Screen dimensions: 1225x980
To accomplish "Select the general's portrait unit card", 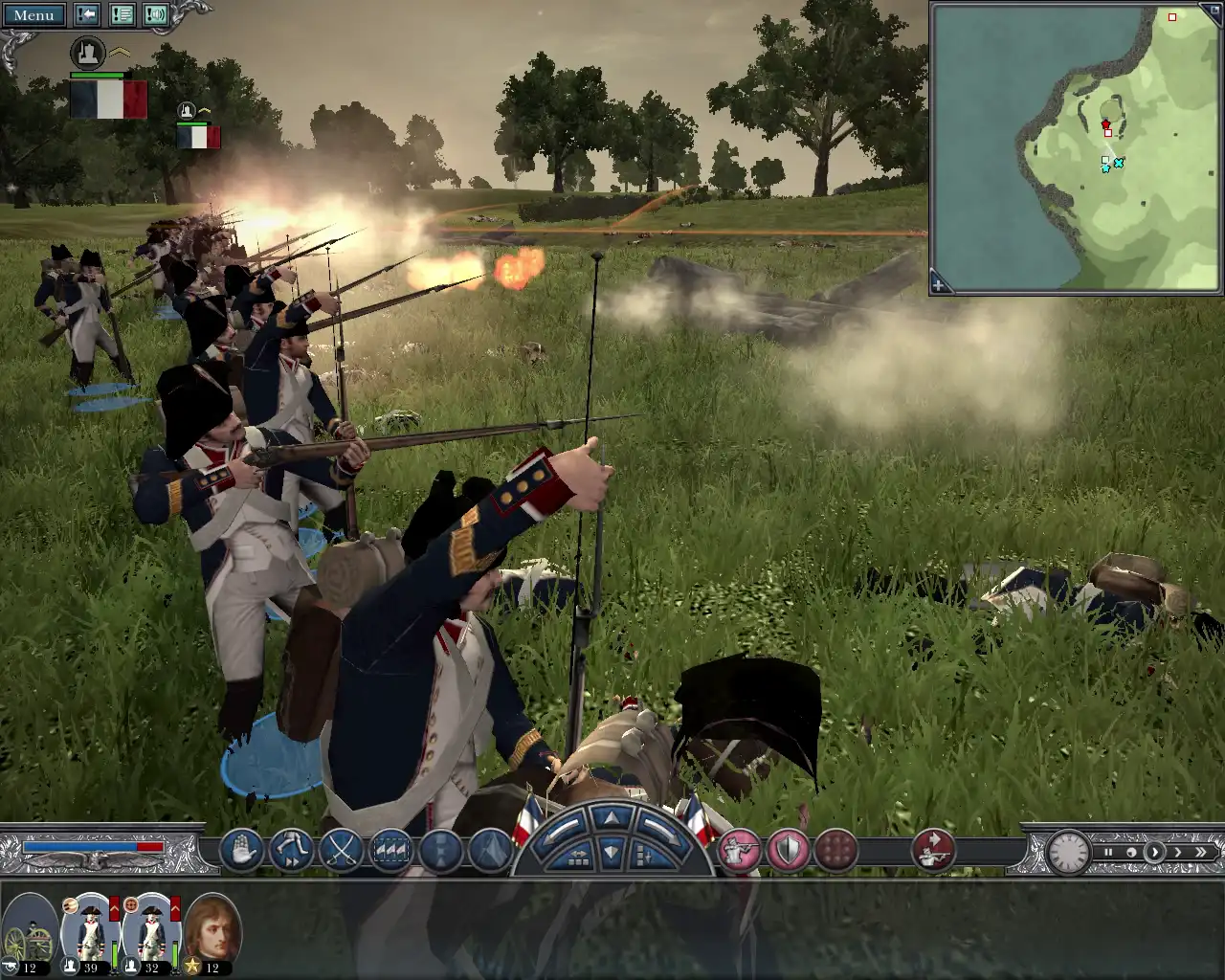I will pos(212,933).
